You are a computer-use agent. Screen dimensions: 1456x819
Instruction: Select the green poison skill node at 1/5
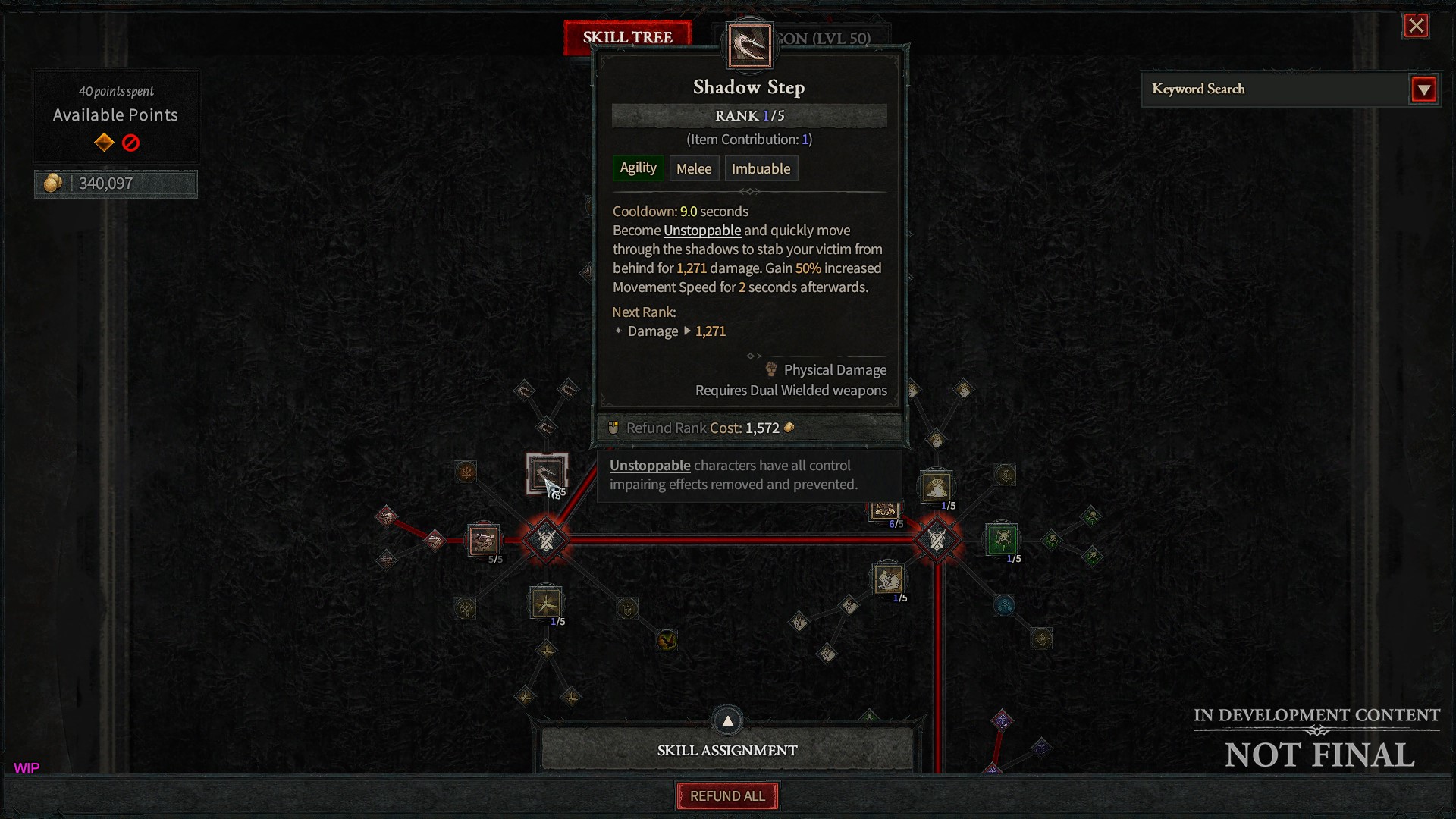1001,540
